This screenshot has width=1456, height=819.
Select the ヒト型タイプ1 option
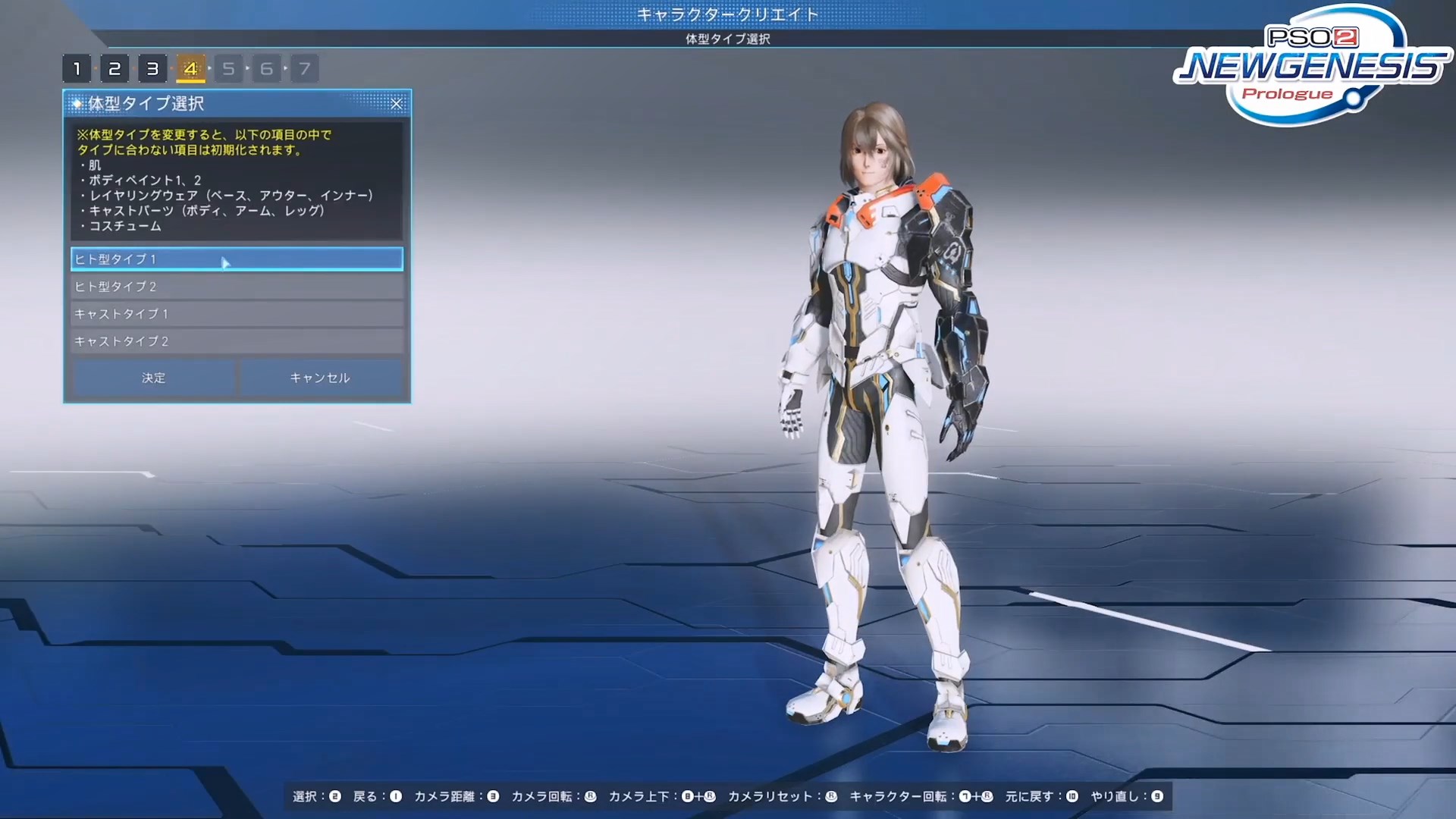[236, 259]
